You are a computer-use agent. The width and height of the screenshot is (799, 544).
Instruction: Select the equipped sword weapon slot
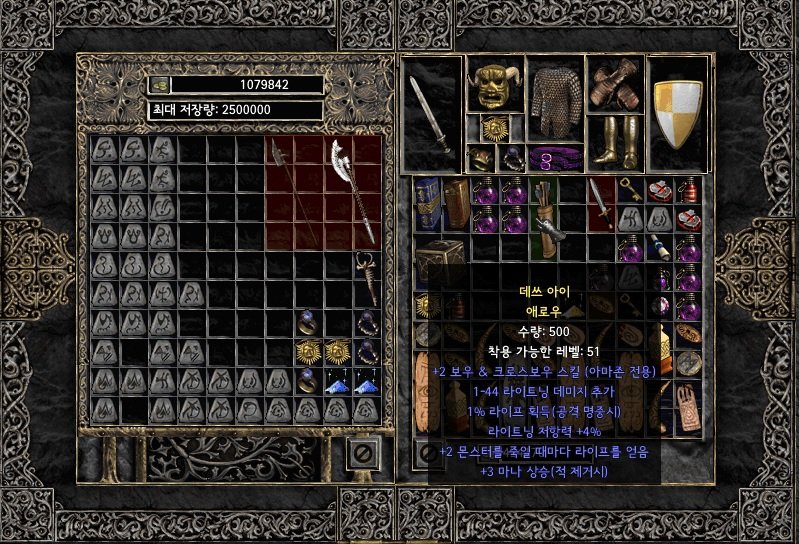(x=434, y=110)
